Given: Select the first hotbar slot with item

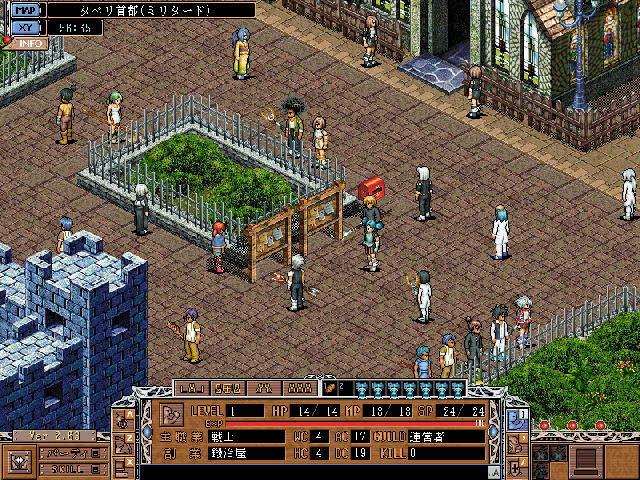Looking at the screenshot, I should (x=329, y=388).
